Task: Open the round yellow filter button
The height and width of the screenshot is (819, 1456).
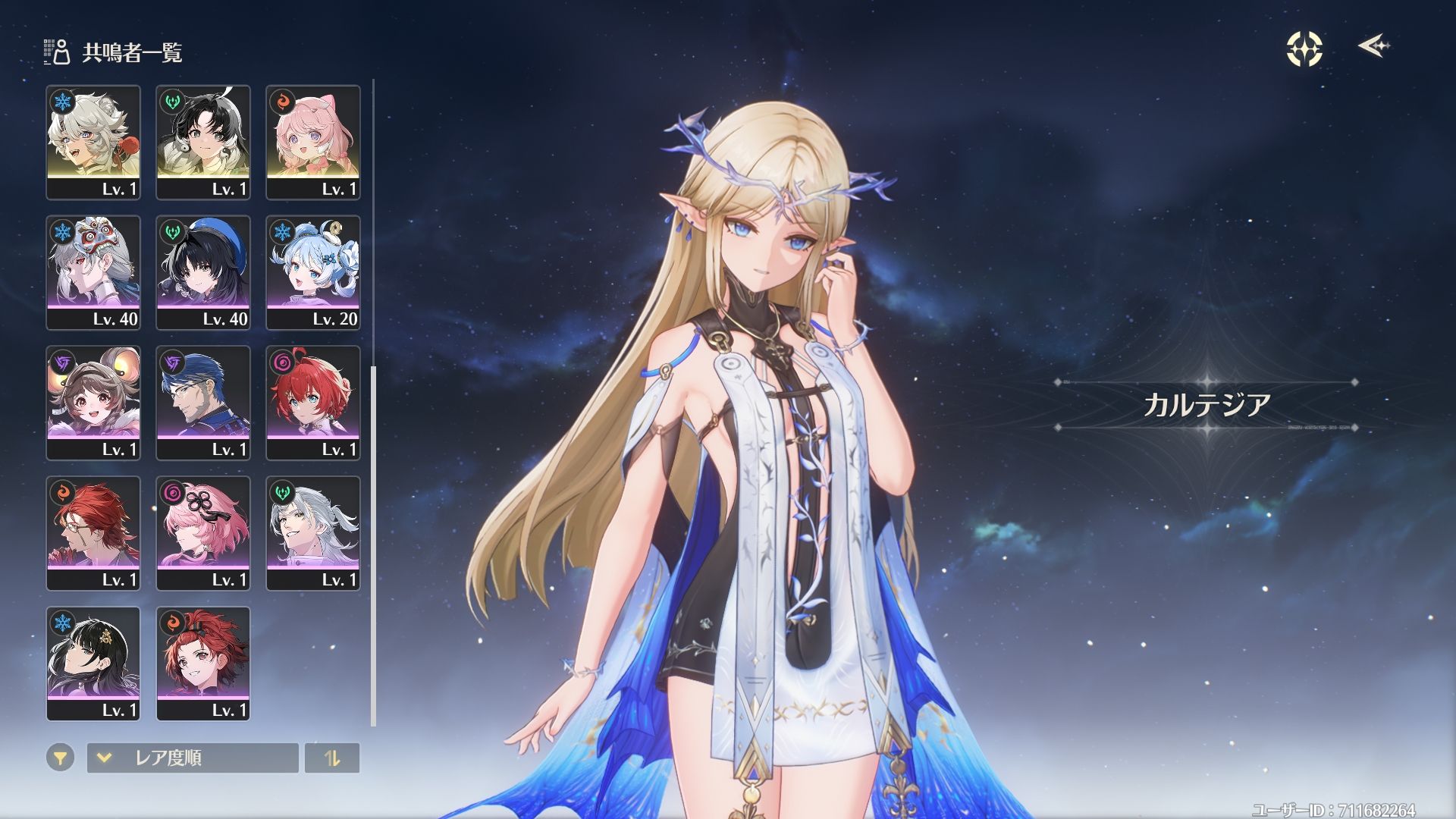Action: pos(61,758)
